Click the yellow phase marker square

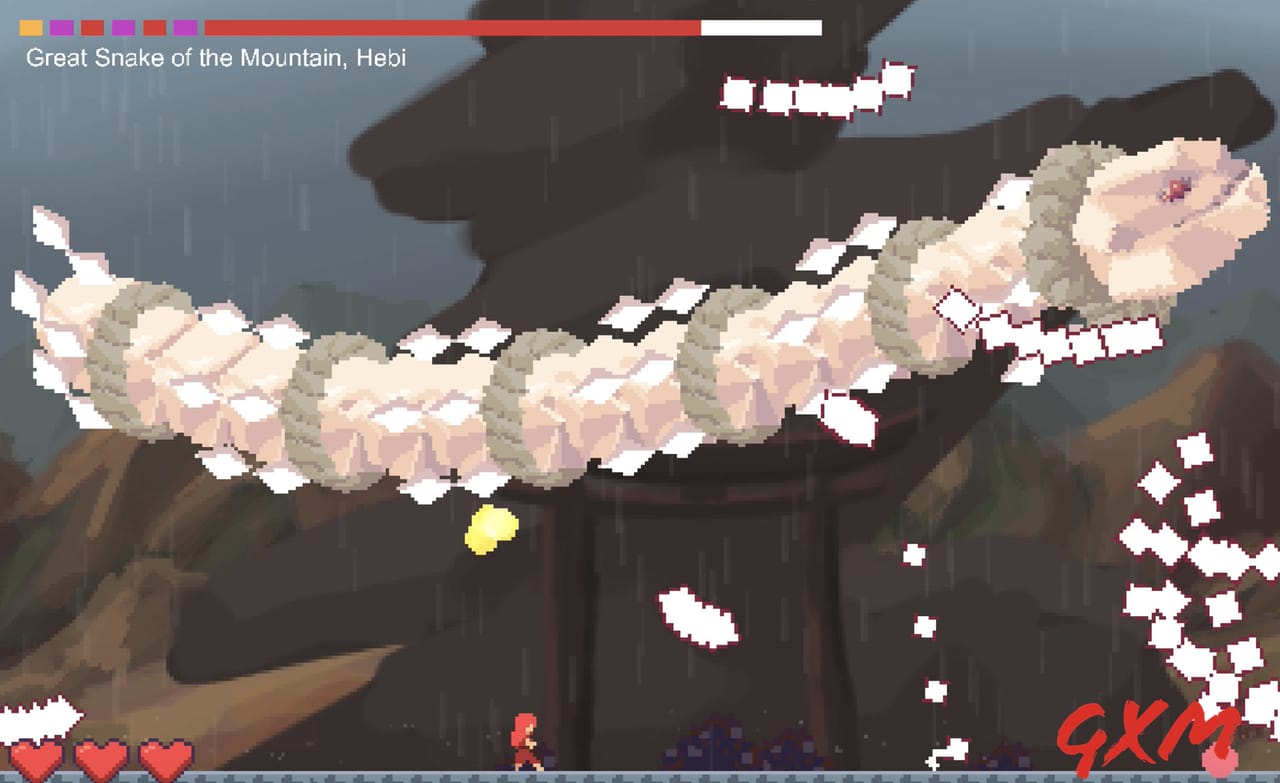point(30,27)
